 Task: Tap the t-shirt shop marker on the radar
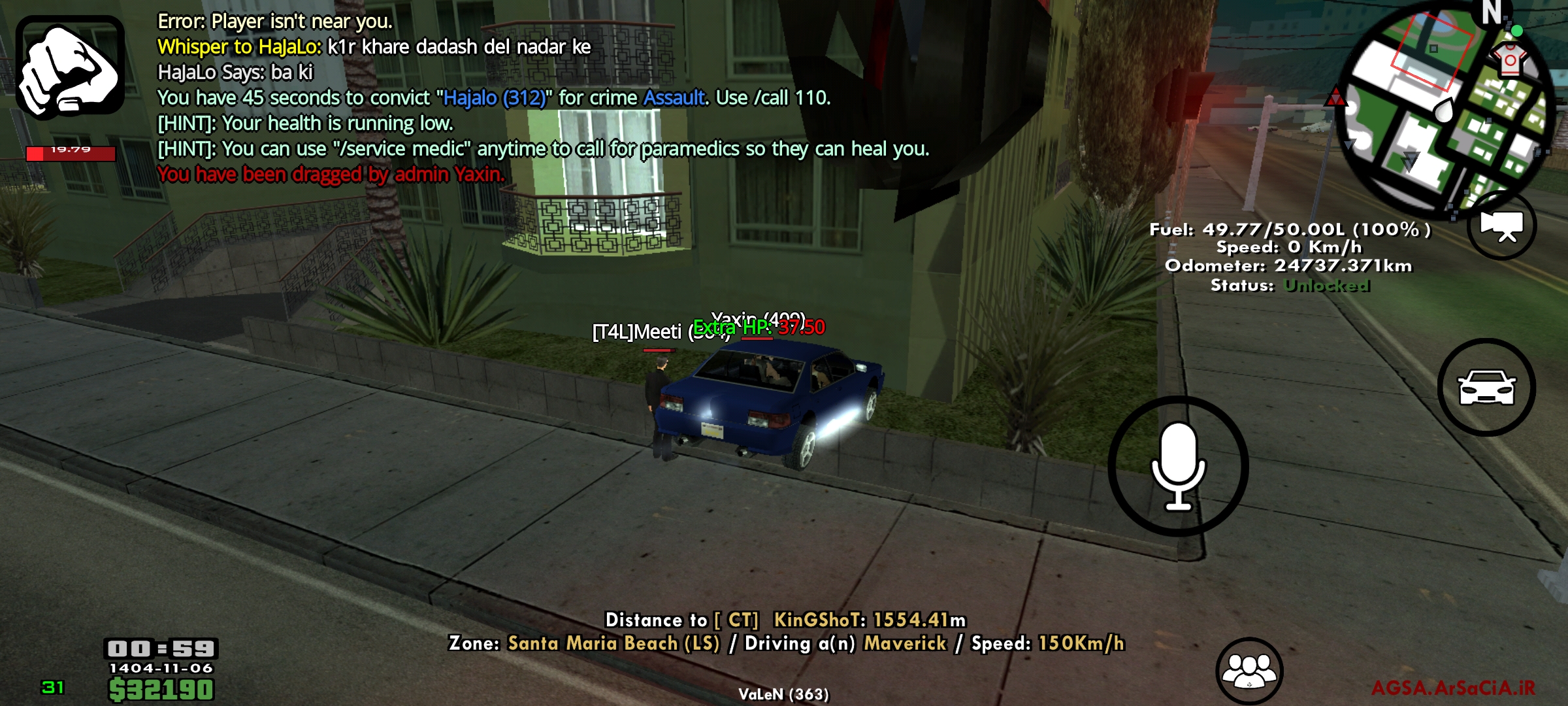pos(1509,59)
